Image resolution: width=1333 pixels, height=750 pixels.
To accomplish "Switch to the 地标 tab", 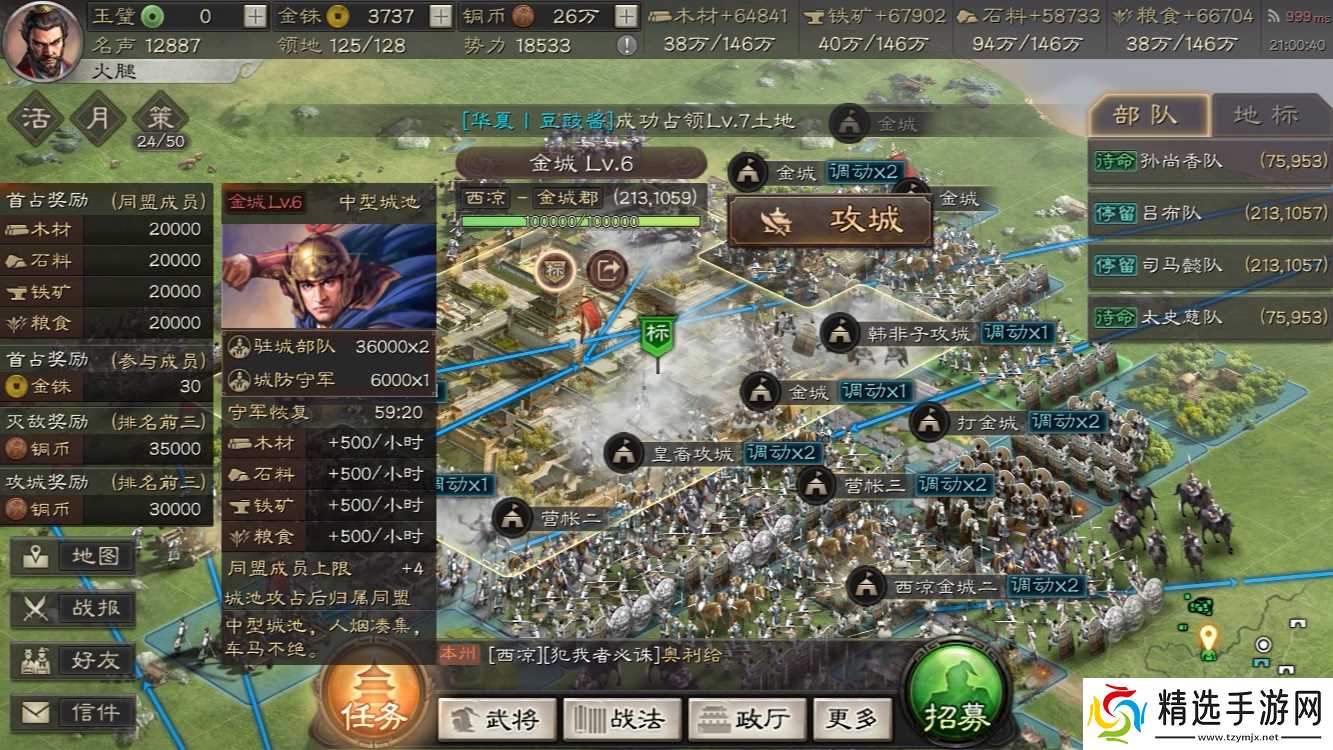I will 1265,115.
